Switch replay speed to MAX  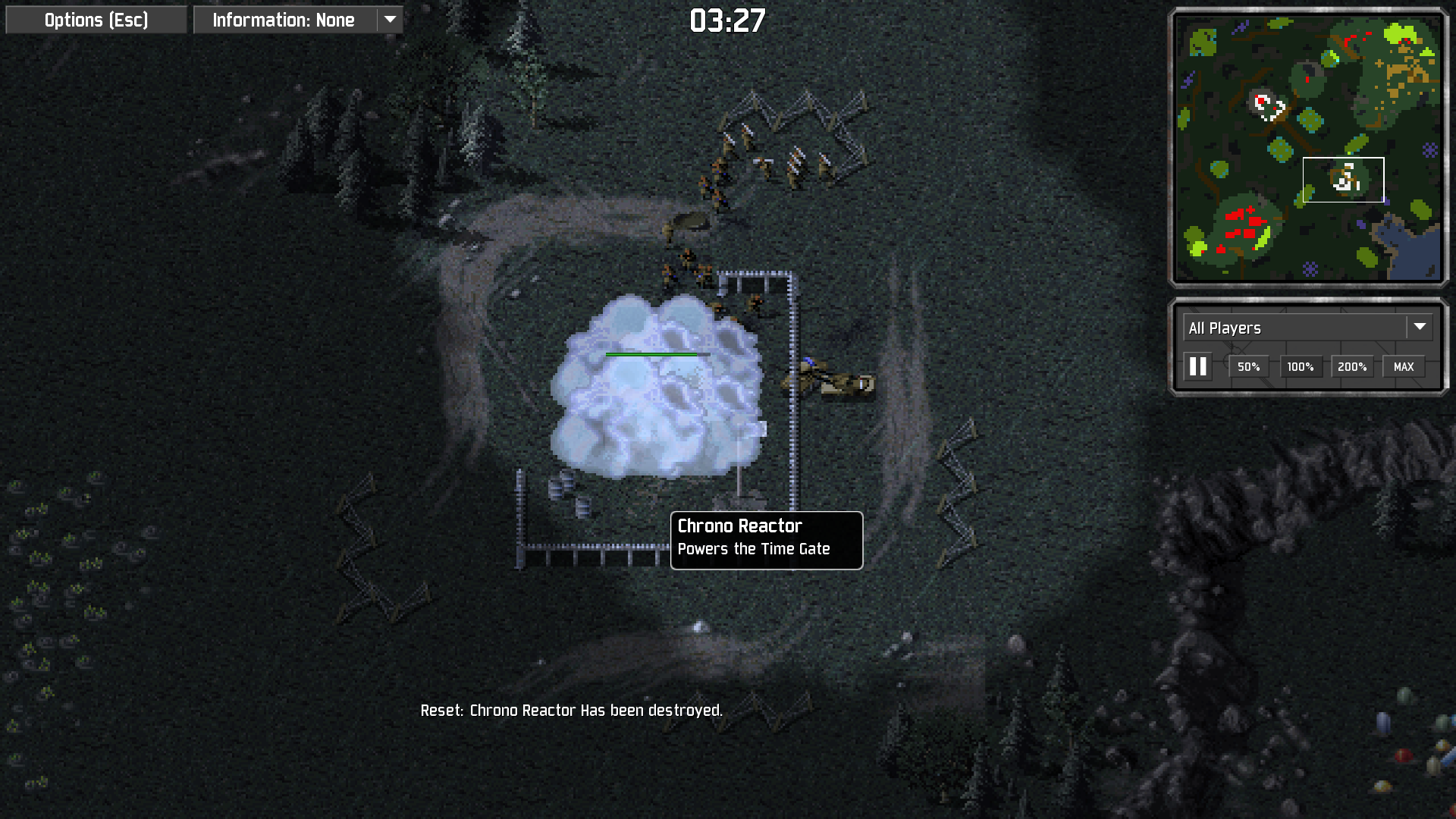1403,367
